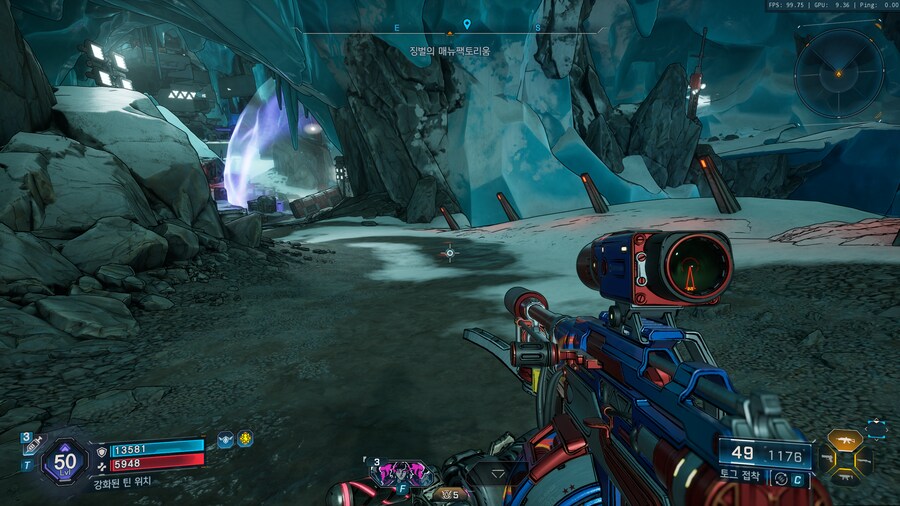Toggle the weapon alt-fire mode icon
900x506 pixels.
click(x=780, y=479)
